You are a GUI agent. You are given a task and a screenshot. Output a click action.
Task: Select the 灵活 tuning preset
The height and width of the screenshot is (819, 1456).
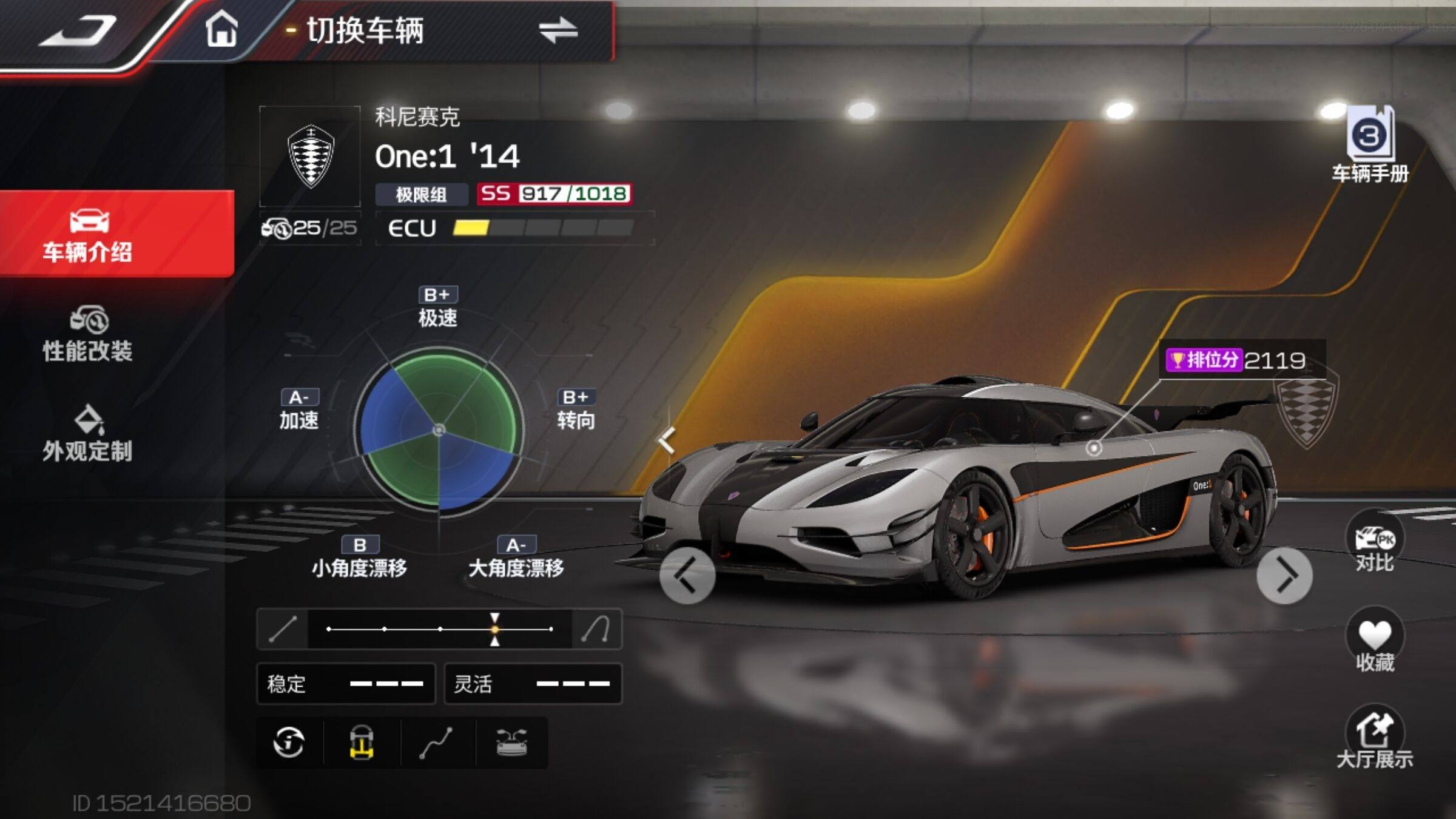[x=533, y=684]
